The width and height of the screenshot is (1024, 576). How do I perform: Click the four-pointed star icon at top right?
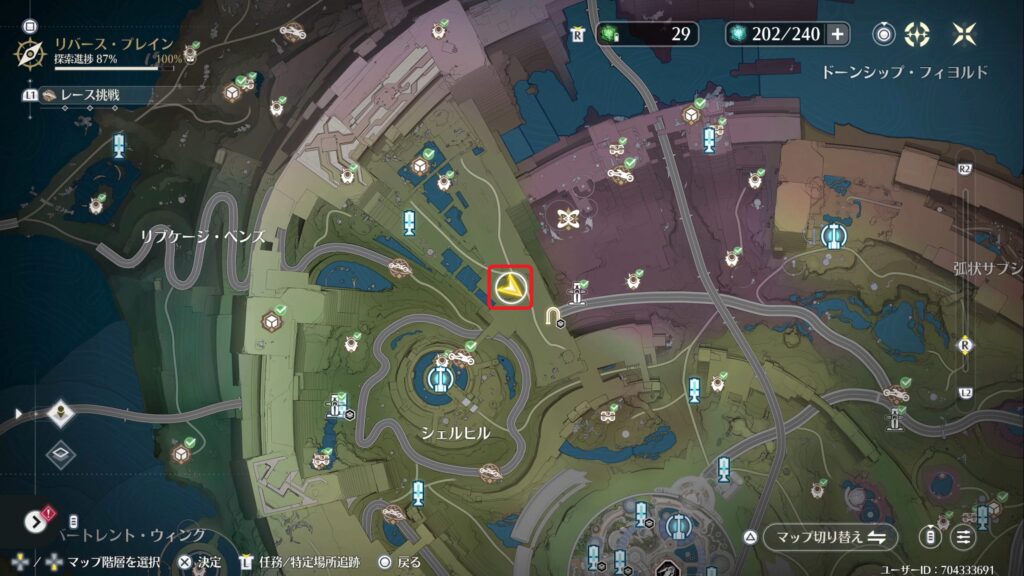click(964, 34)
